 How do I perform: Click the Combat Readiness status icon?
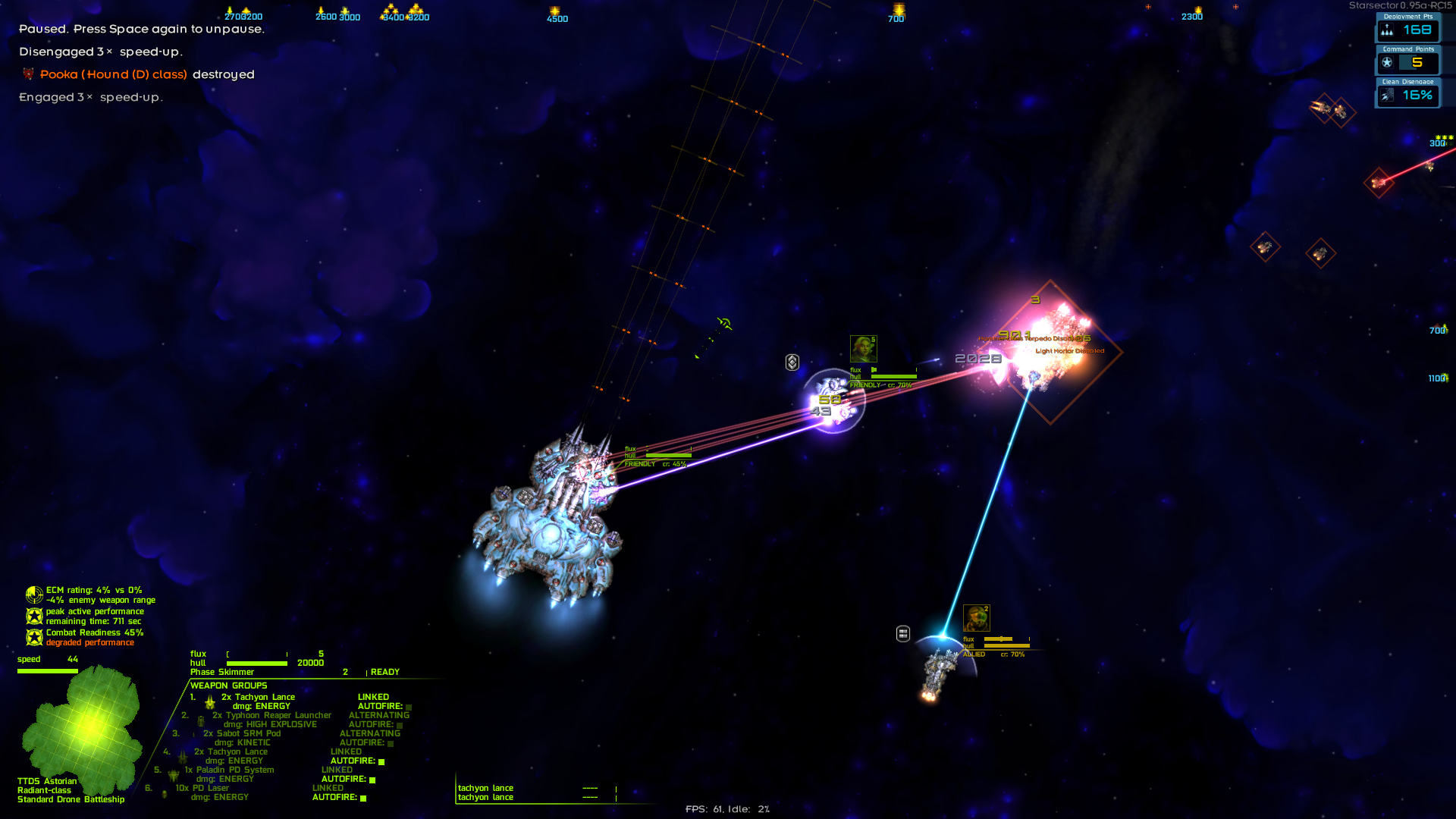(34, 637)
